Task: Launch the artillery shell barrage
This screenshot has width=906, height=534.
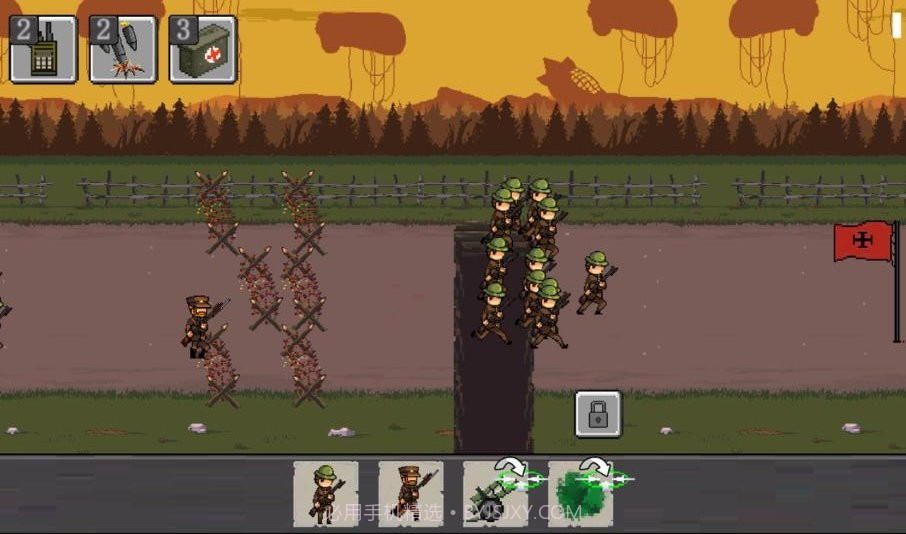Action: tap(123, 49)
